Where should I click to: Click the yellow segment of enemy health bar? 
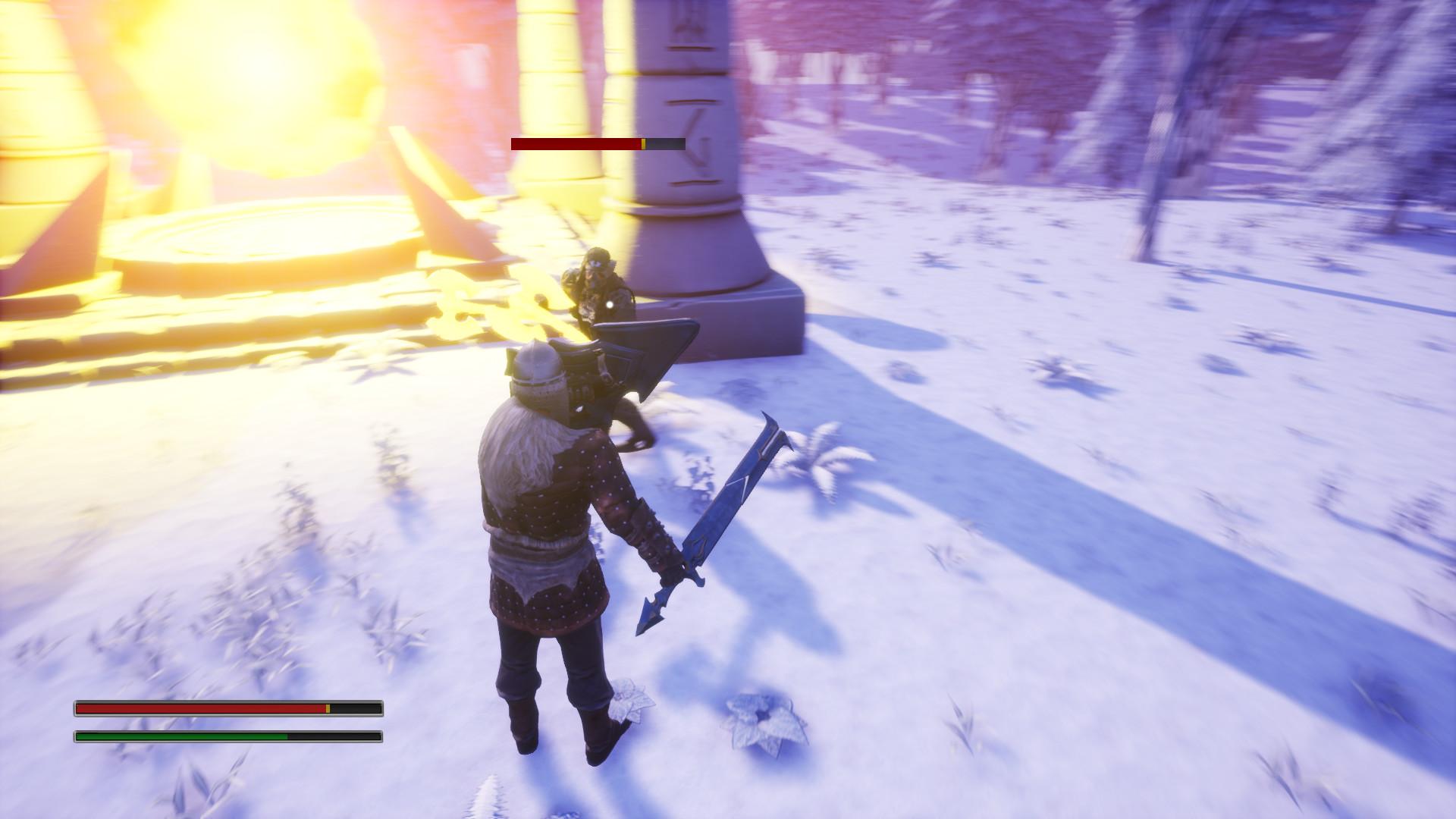(x=643, y=142)
